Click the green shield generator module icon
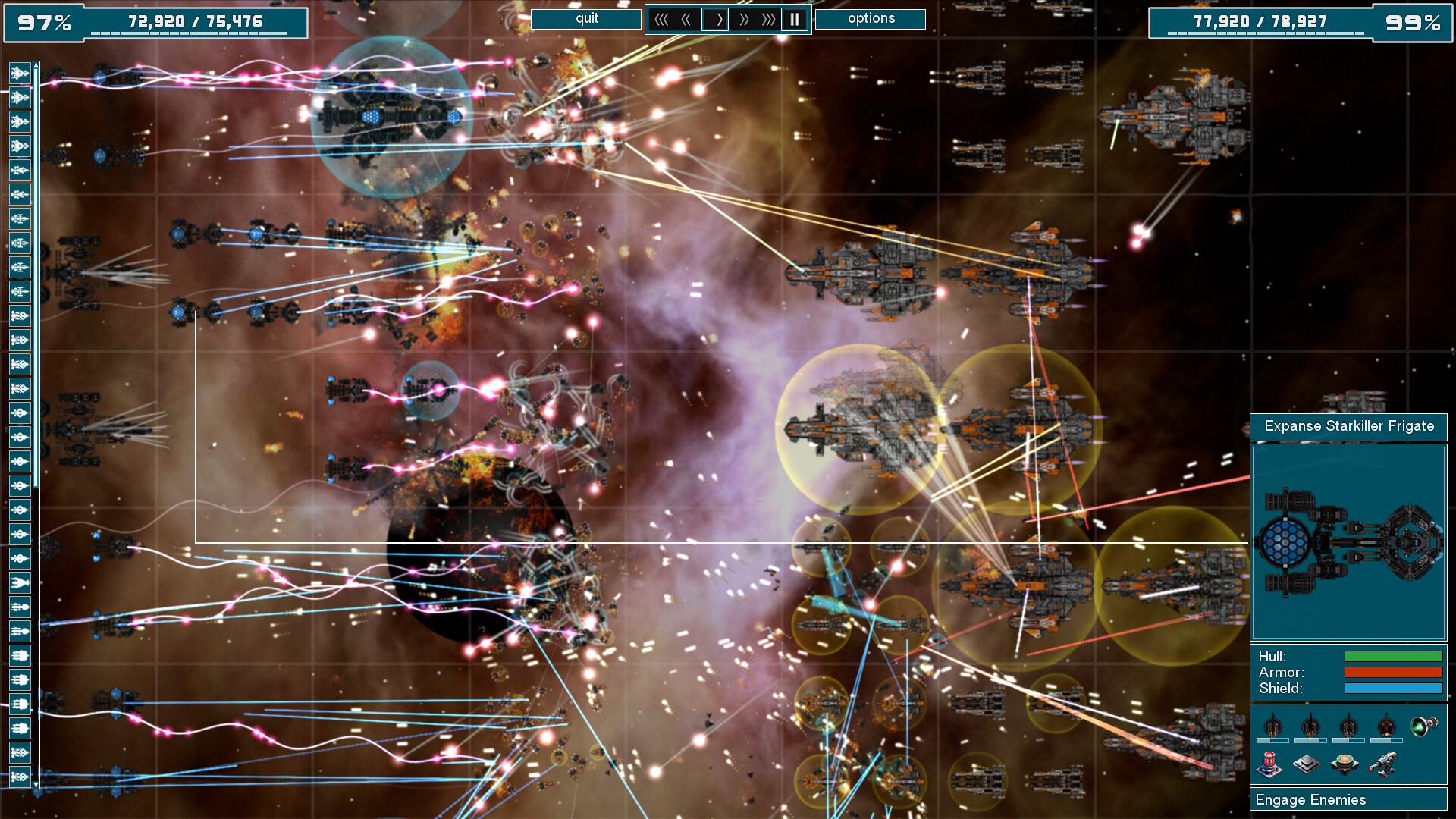 [x=1345, y=762]
